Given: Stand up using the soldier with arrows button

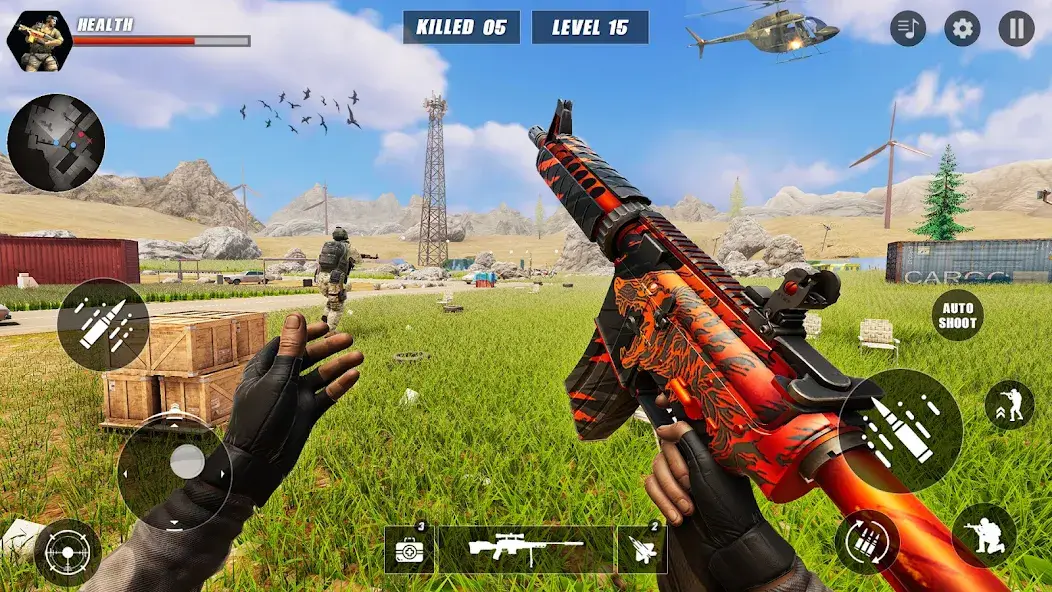Looking at the screenshot, I should pos(1009,405).
